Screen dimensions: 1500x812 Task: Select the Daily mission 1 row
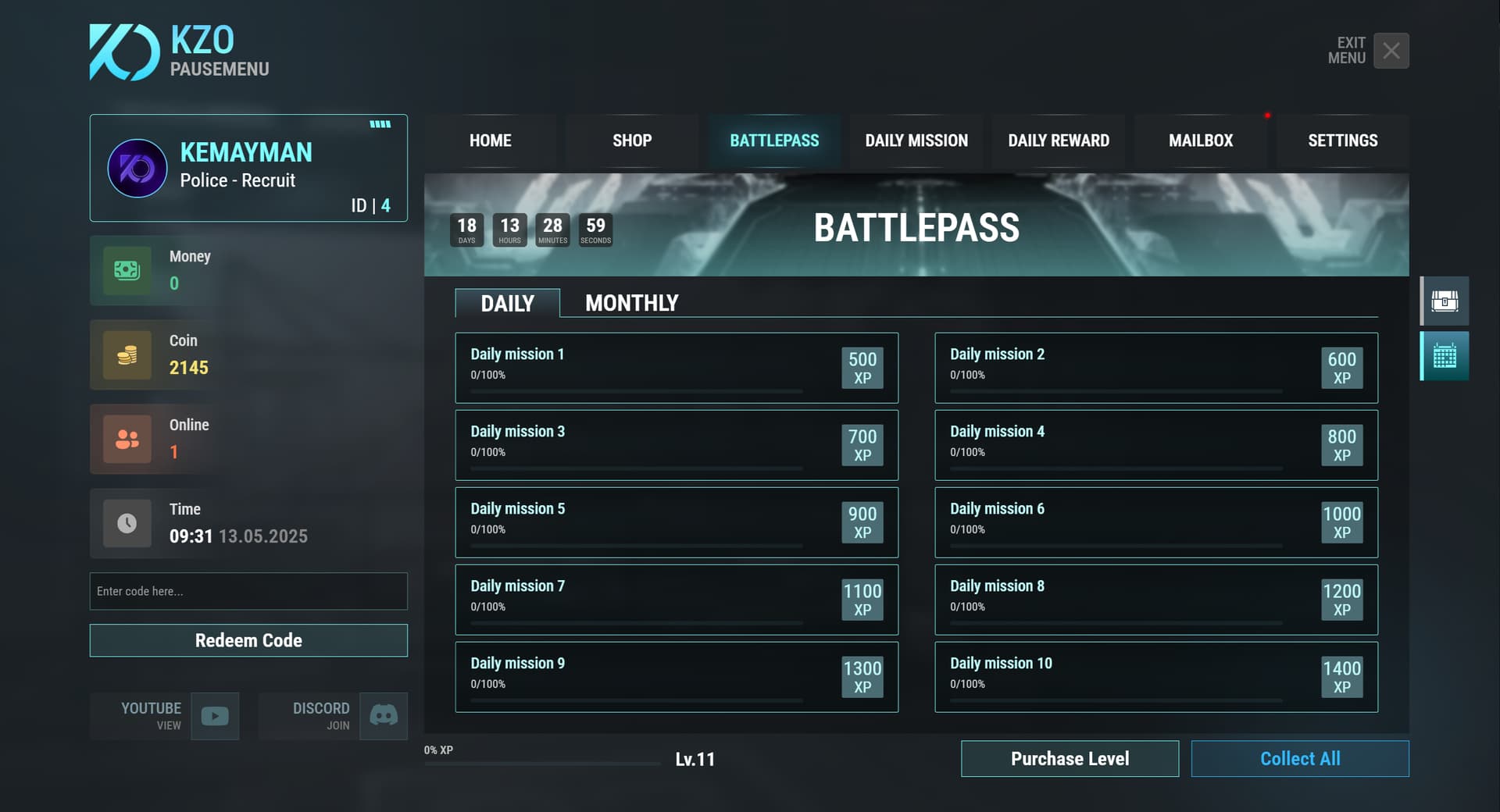click(x=677, y=368)
